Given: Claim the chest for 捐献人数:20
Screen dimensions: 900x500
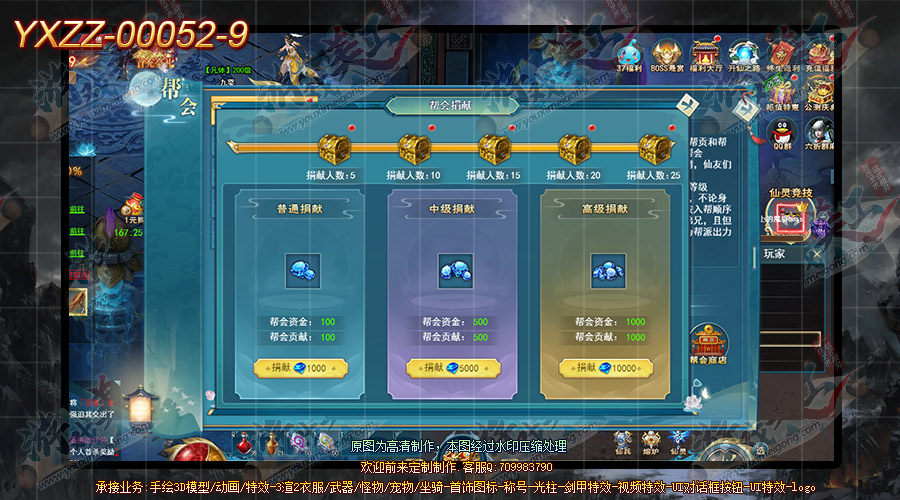Looking at the screenshot, I should point(574,151).
